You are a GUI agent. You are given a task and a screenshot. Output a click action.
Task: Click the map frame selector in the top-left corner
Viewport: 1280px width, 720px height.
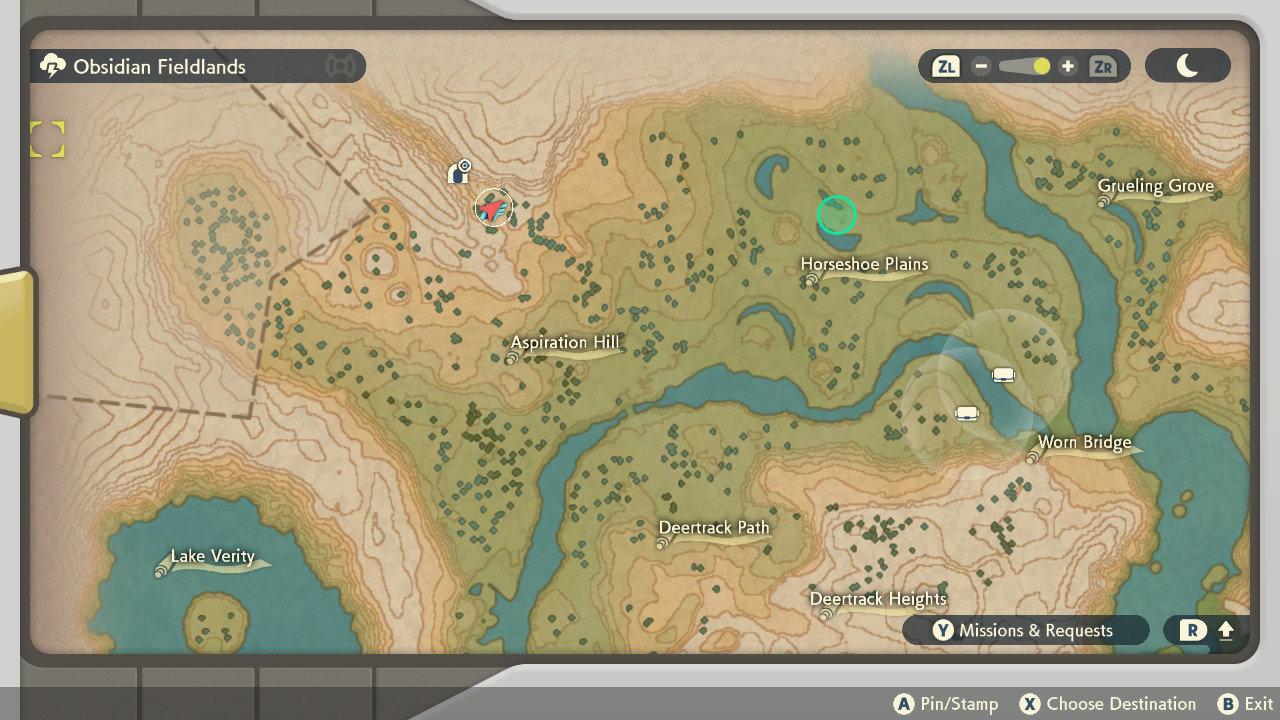tap(47, 139)
